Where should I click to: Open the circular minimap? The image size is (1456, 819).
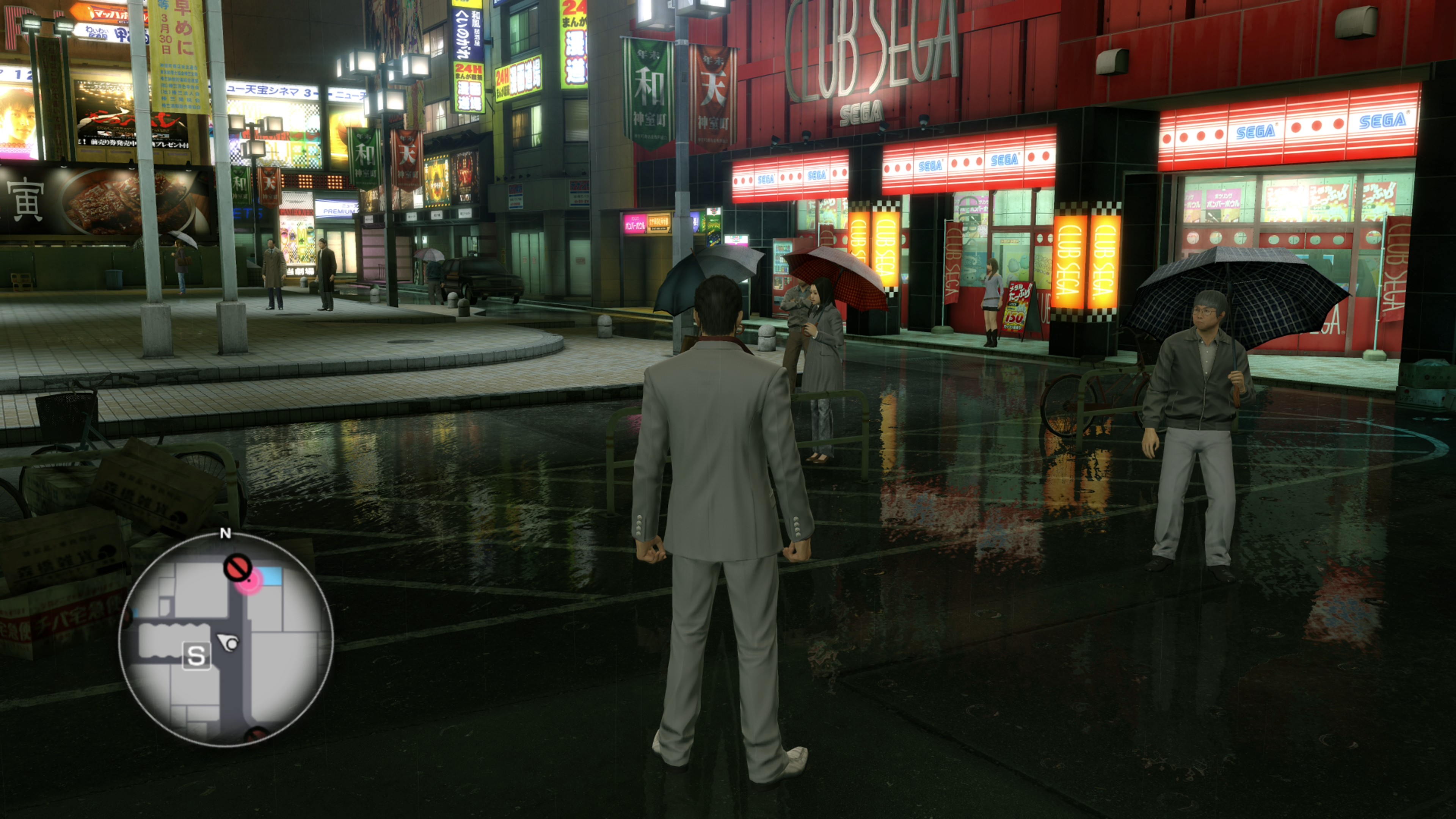226,639
